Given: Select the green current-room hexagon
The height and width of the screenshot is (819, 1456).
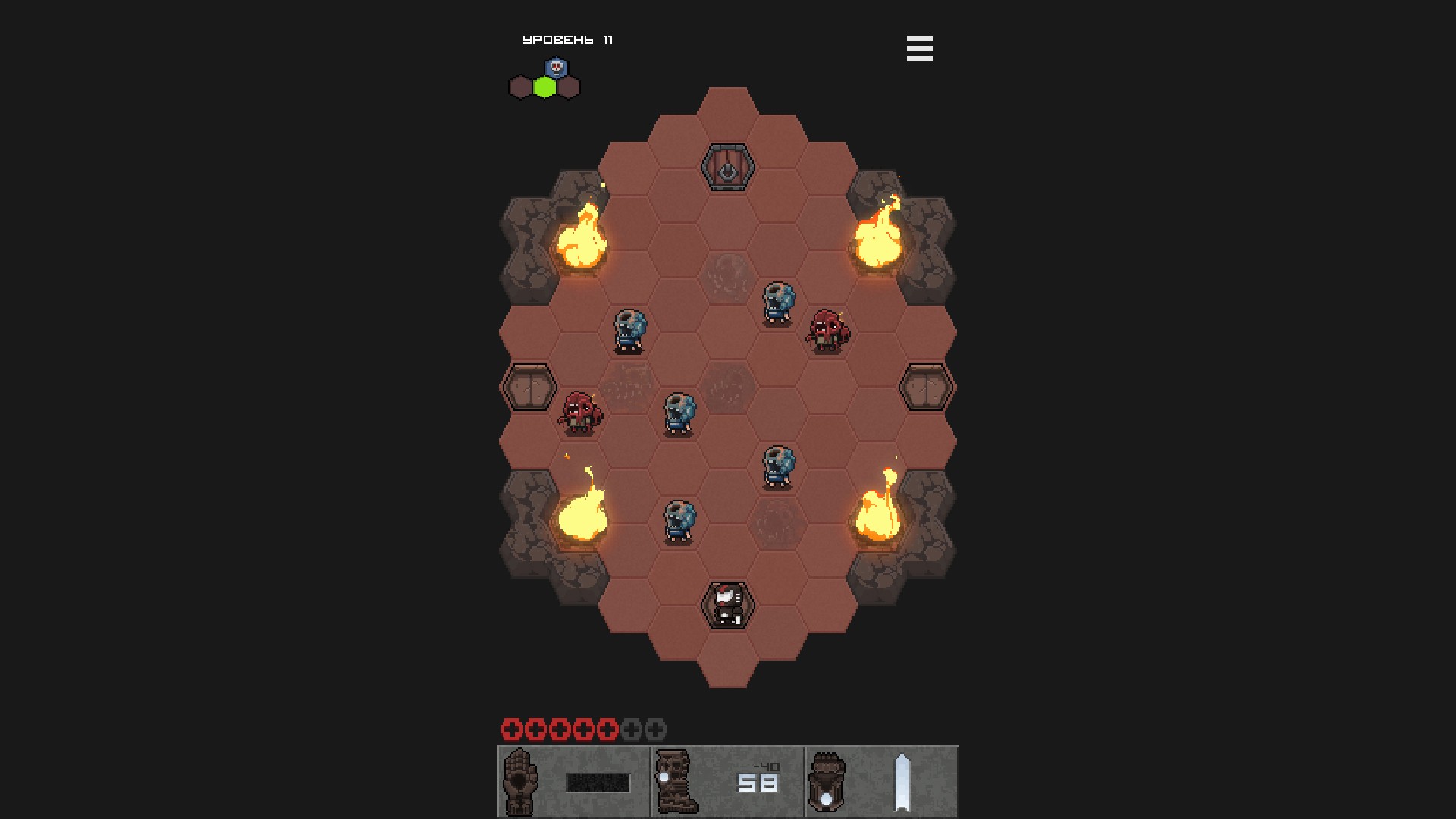Looking at the screenshot, I should (x=544, y=88).
